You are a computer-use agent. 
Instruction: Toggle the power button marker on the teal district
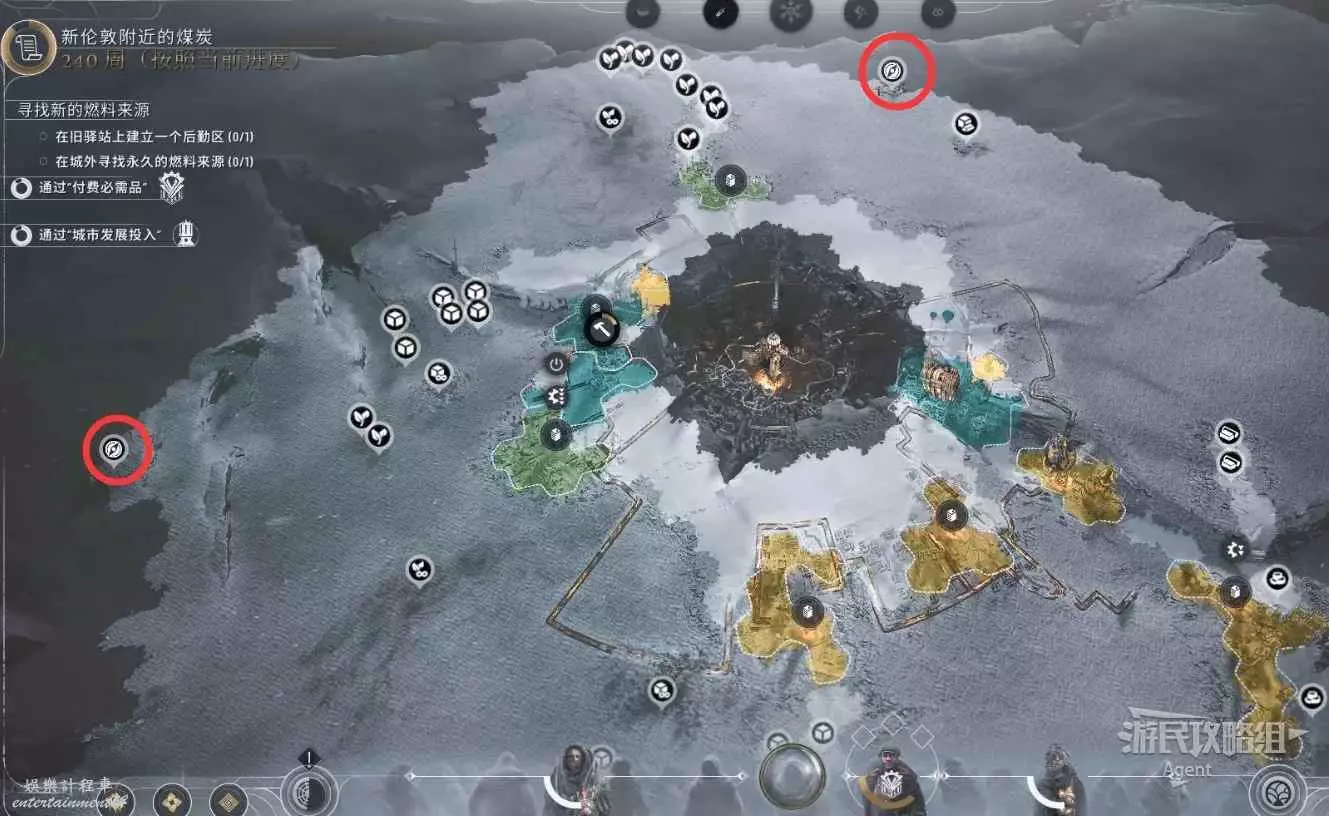[557, 364]
